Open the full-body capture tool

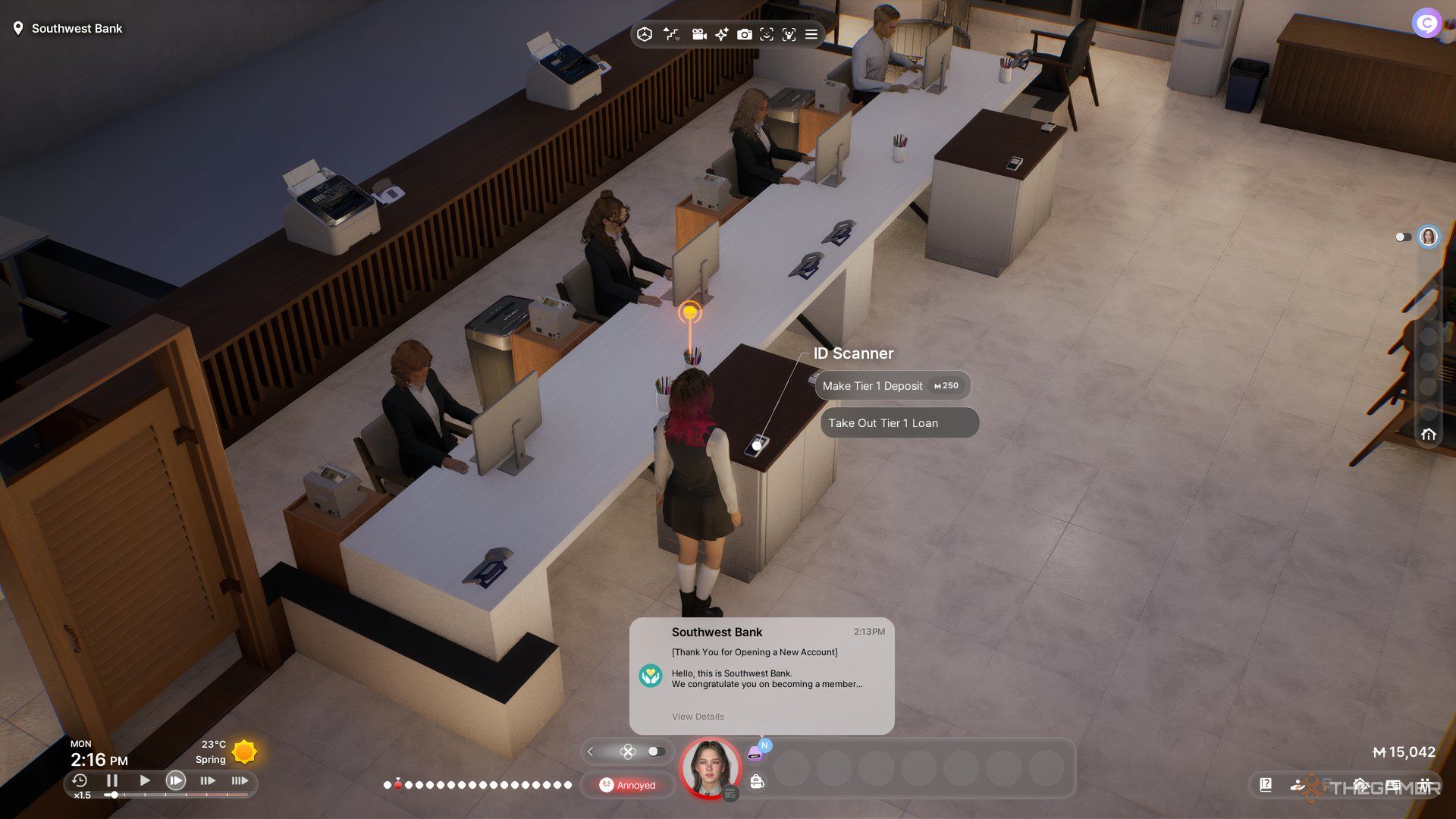pyautogui.click(x=790, y=34)
